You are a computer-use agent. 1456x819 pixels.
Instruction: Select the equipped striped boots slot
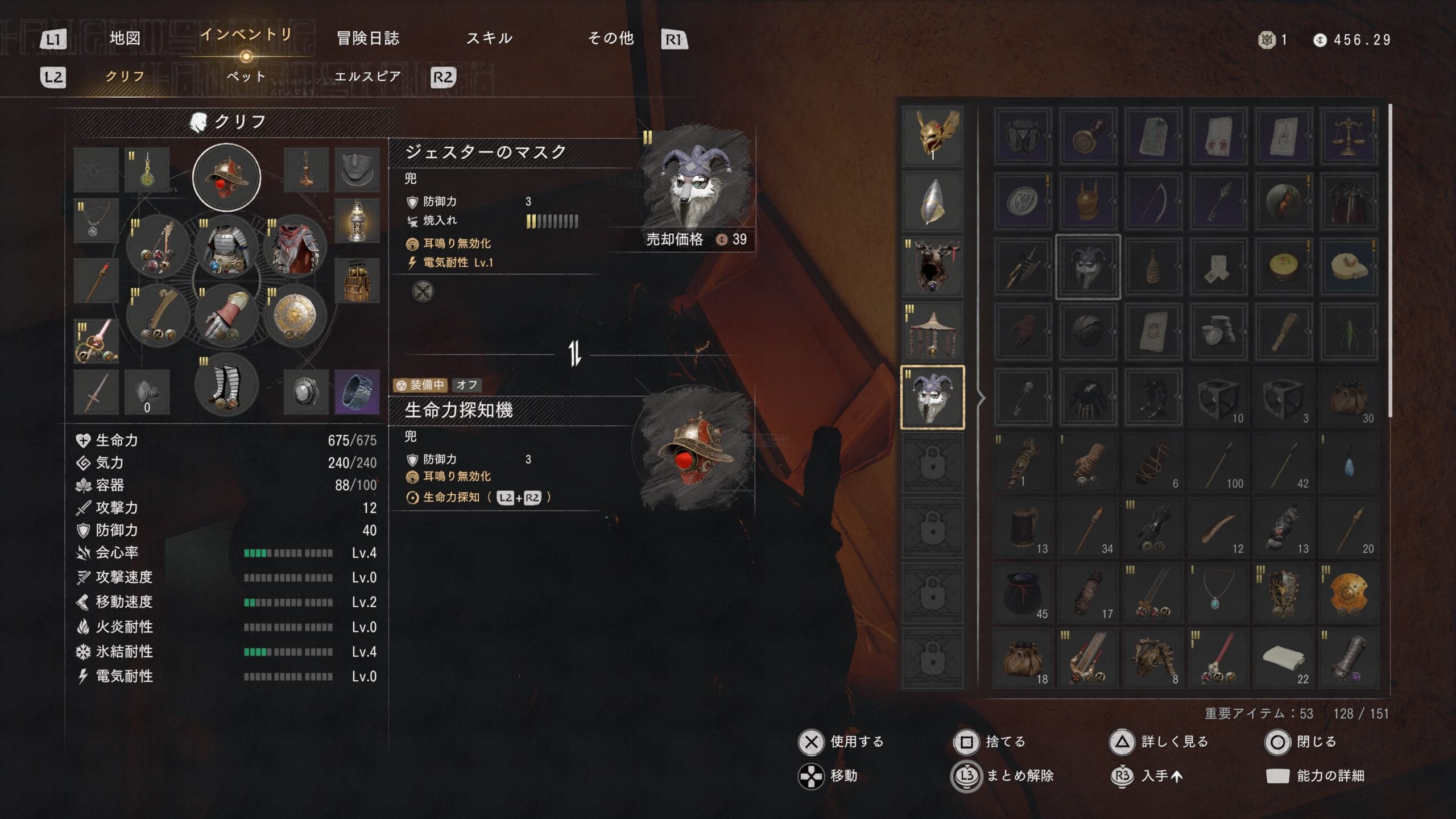coord(226,385)
